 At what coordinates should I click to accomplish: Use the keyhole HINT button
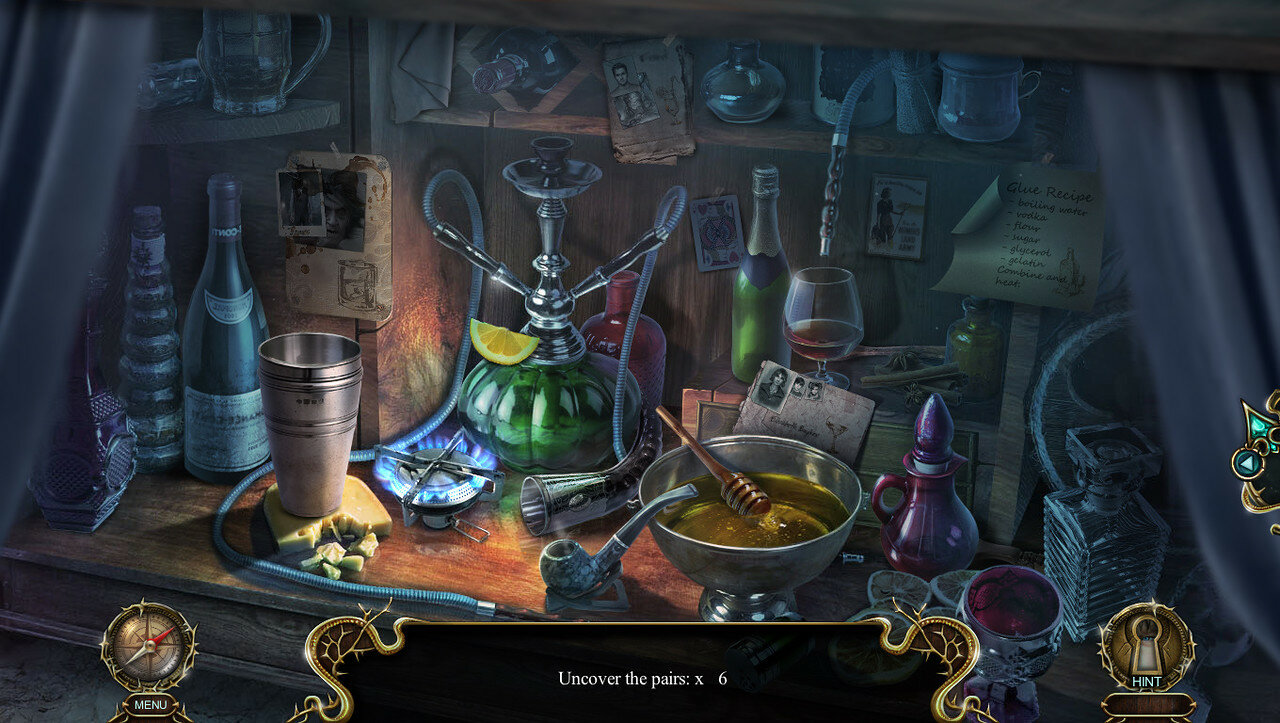pyautogui.click(x=1146, y=648)
